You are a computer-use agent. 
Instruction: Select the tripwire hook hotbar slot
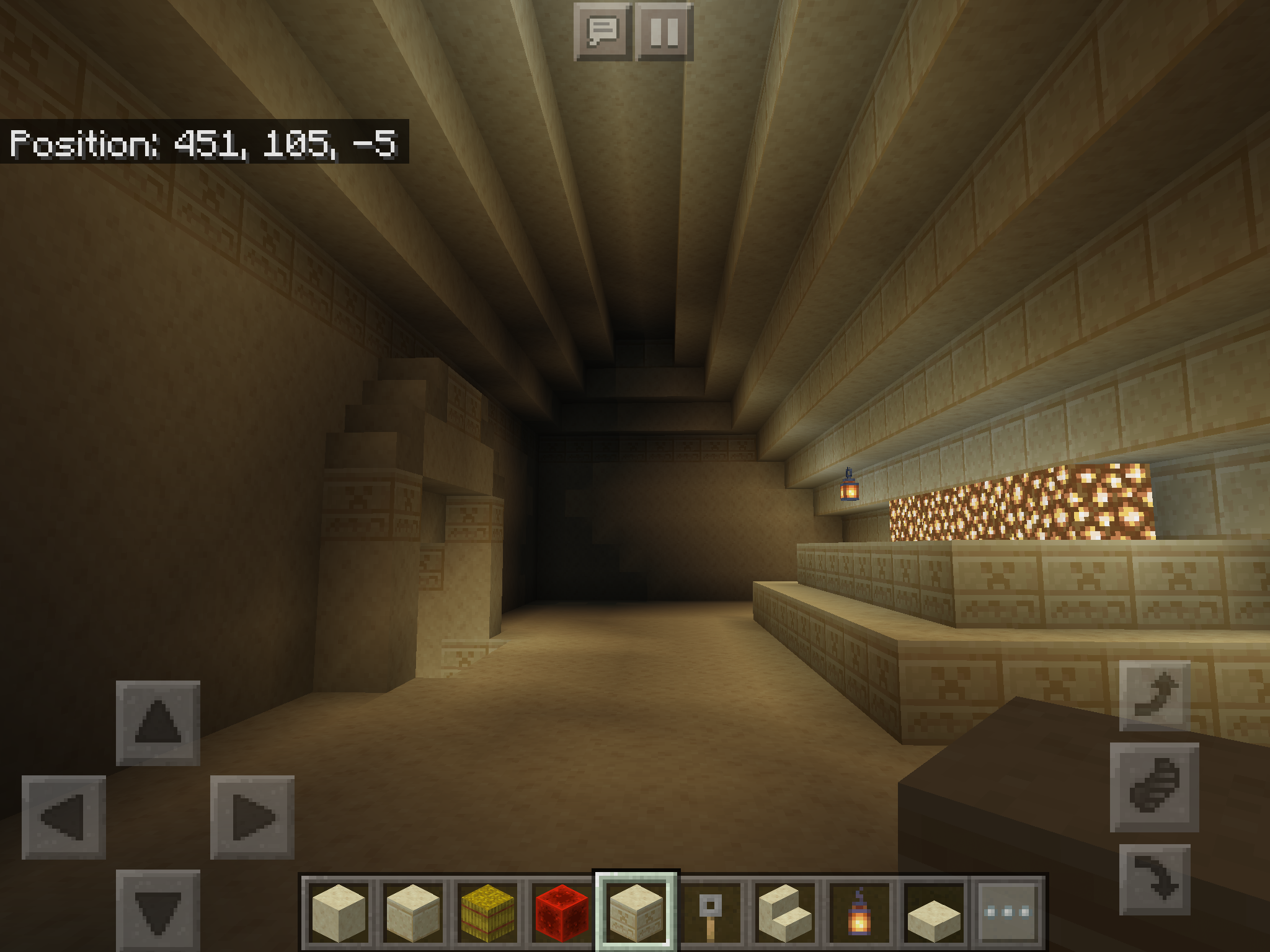point(711,912)
